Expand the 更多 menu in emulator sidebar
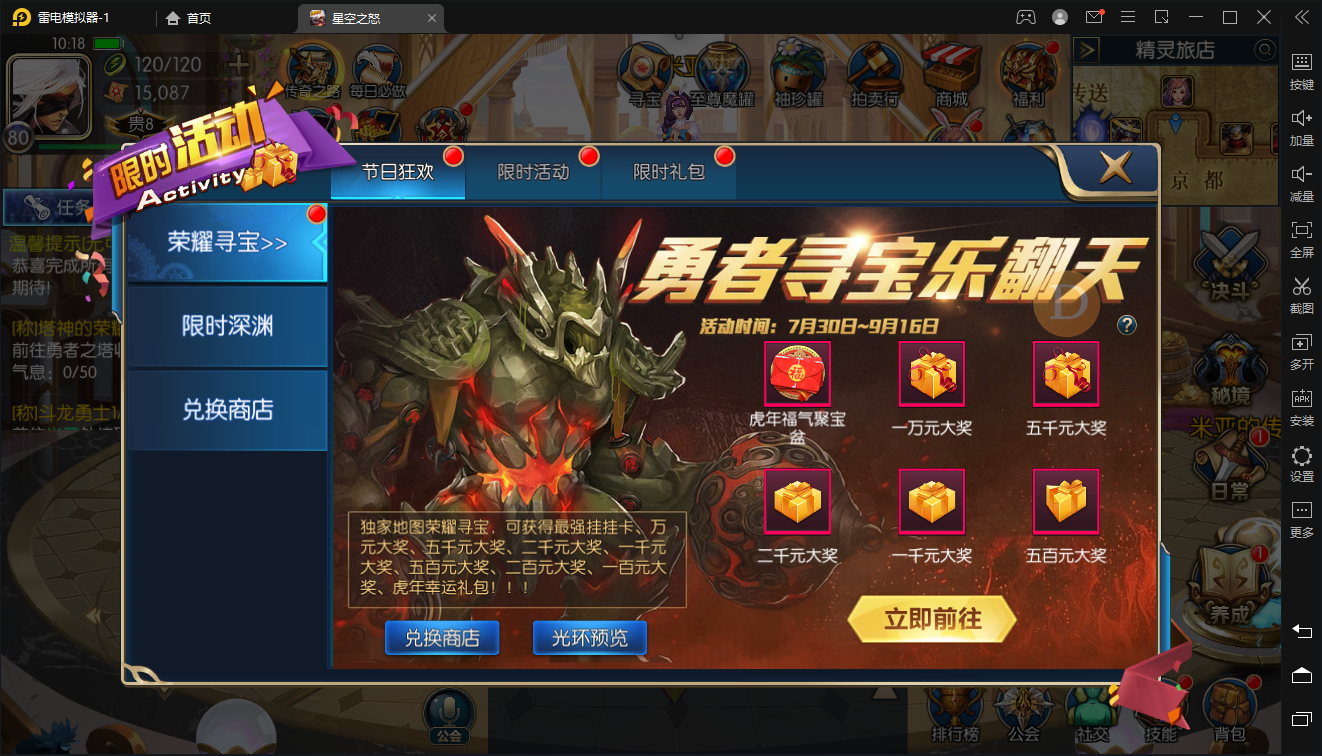The width and height of the screenshot is (1322, 756). click(1300, 514)
